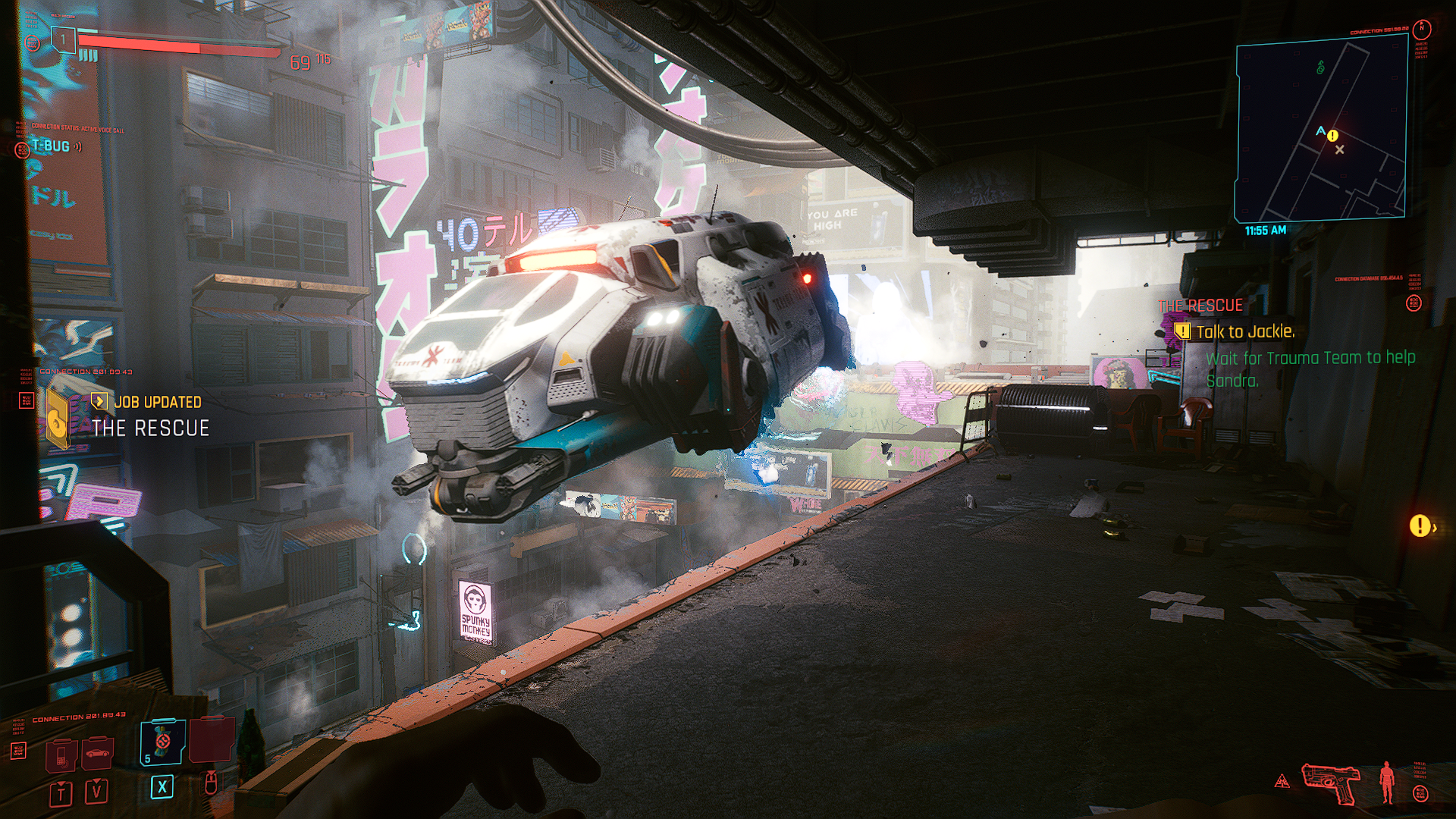Screen dimensions: 1456x819
Task: Click the vehicle summon car icon
Action: pyautogui.click(x=98, y=753)
